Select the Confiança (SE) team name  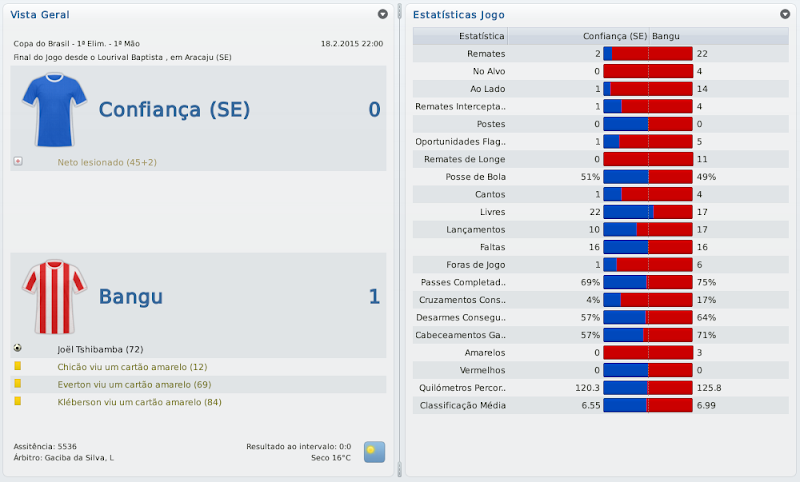[x=174, y=109]
